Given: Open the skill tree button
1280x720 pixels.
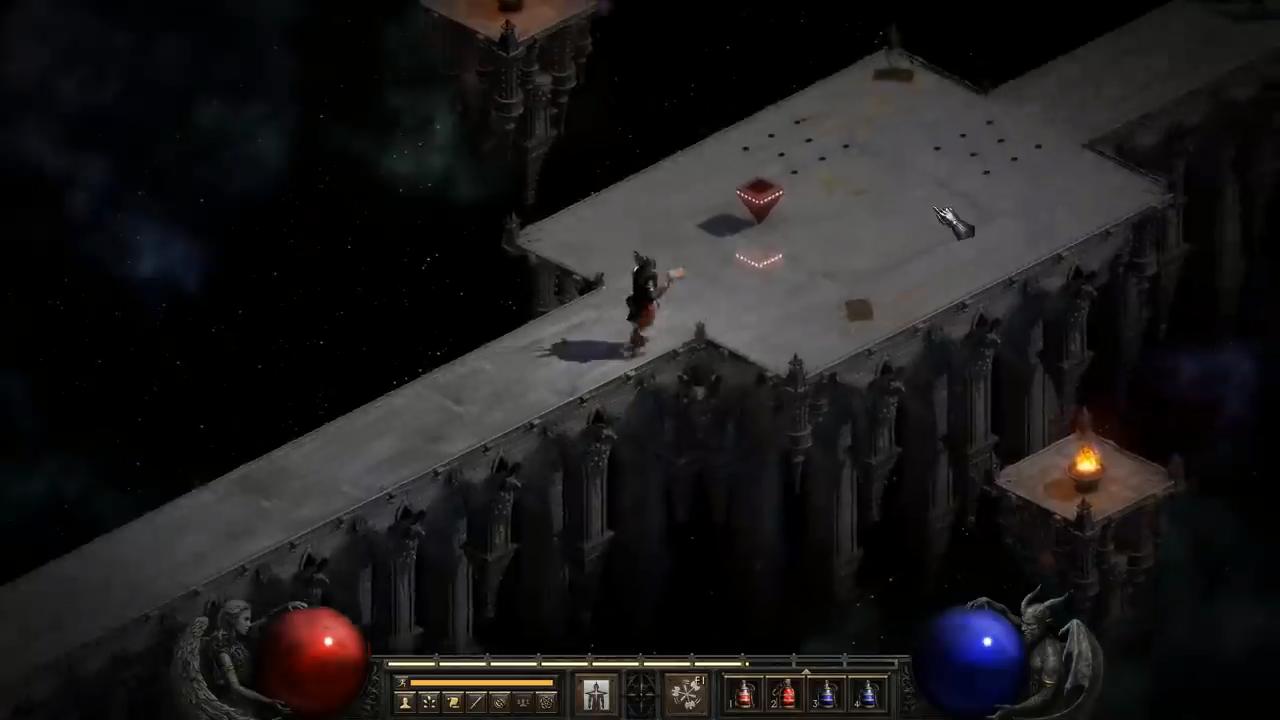Looking at the screenshot, I should (429, 702).
